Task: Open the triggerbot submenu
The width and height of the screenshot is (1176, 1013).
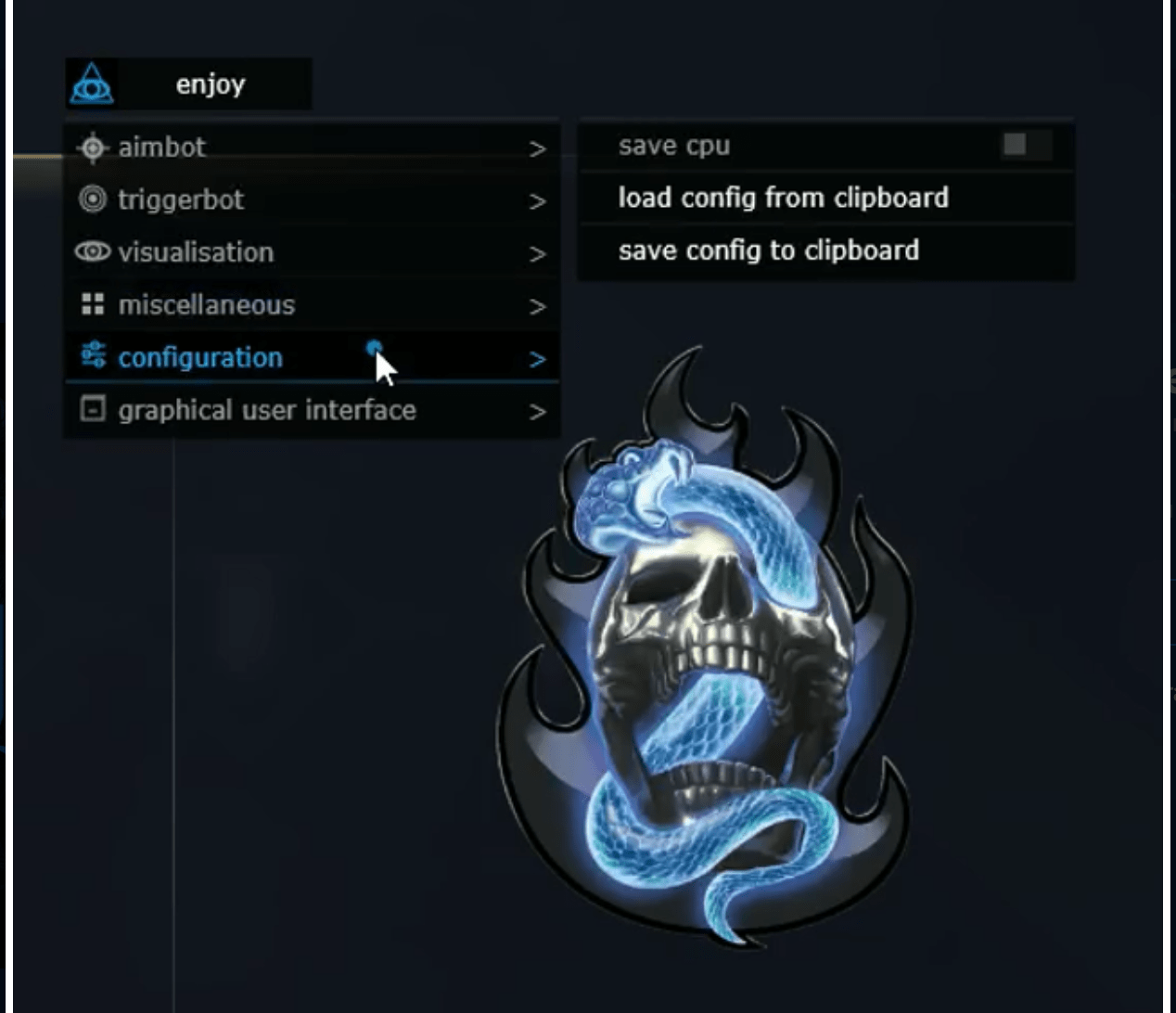Action: 311,200
